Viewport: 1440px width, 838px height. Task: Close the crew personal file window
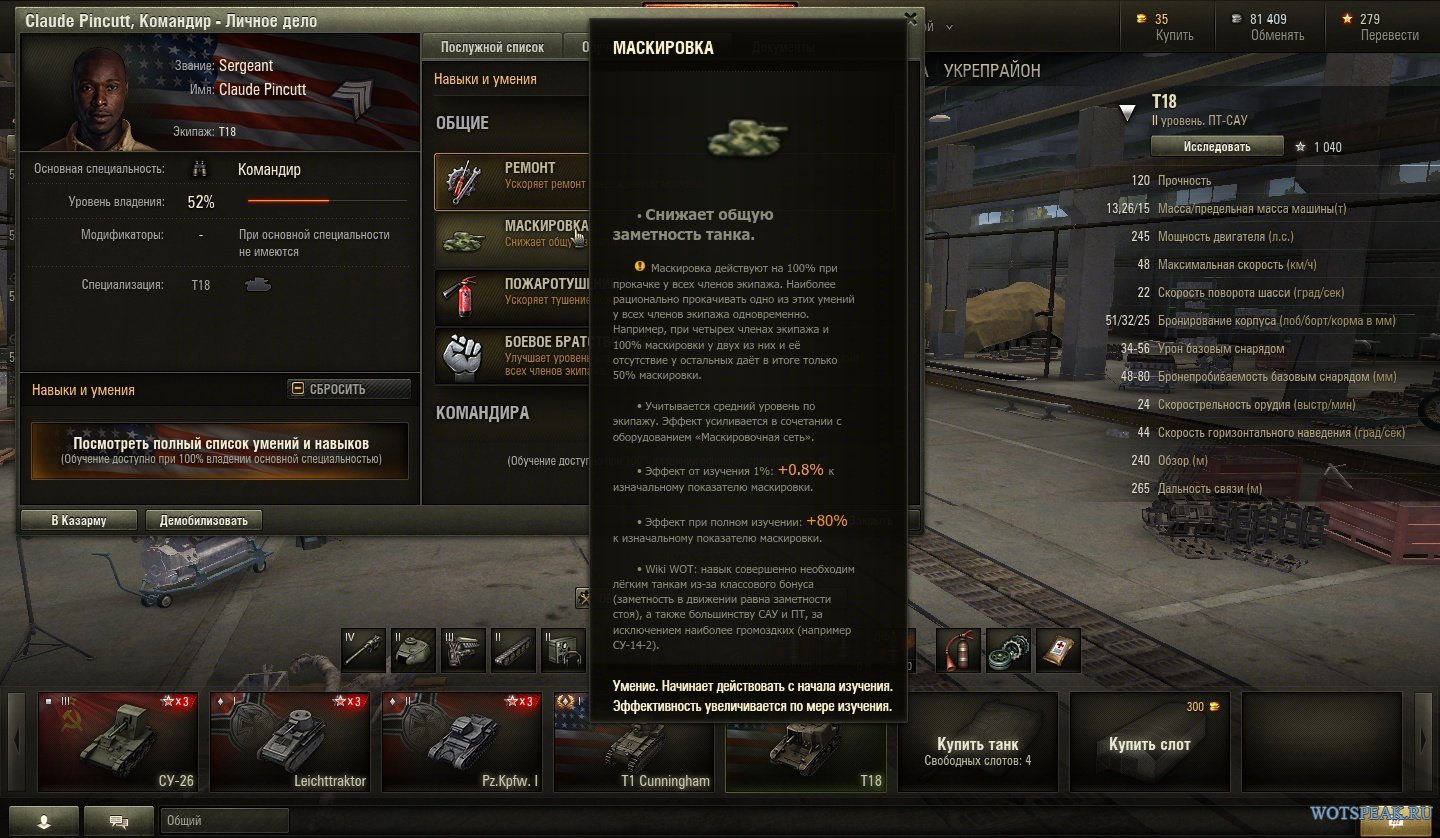(910, 17)
